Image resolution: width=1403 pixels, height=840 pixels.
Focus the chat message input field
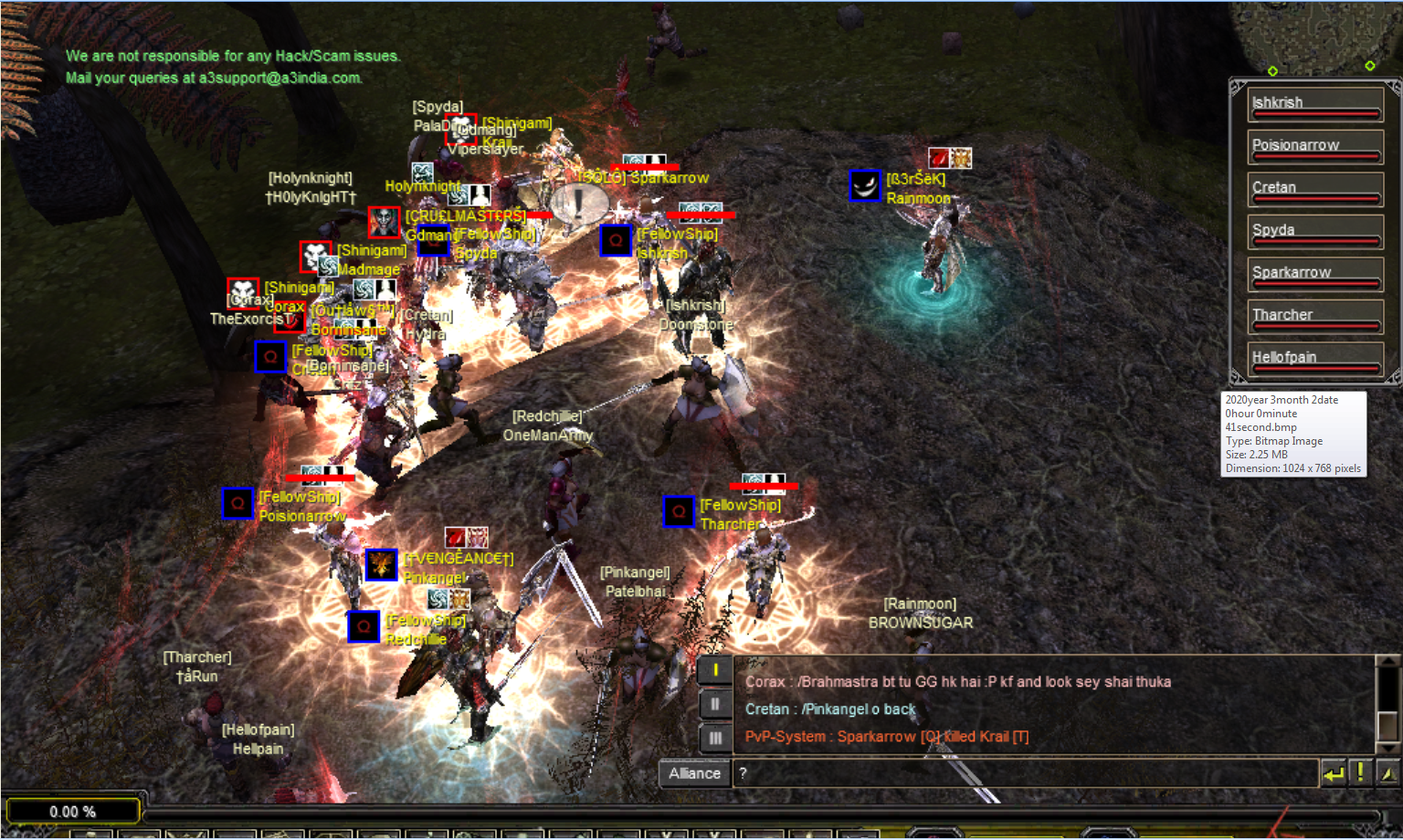point(1023,773)
